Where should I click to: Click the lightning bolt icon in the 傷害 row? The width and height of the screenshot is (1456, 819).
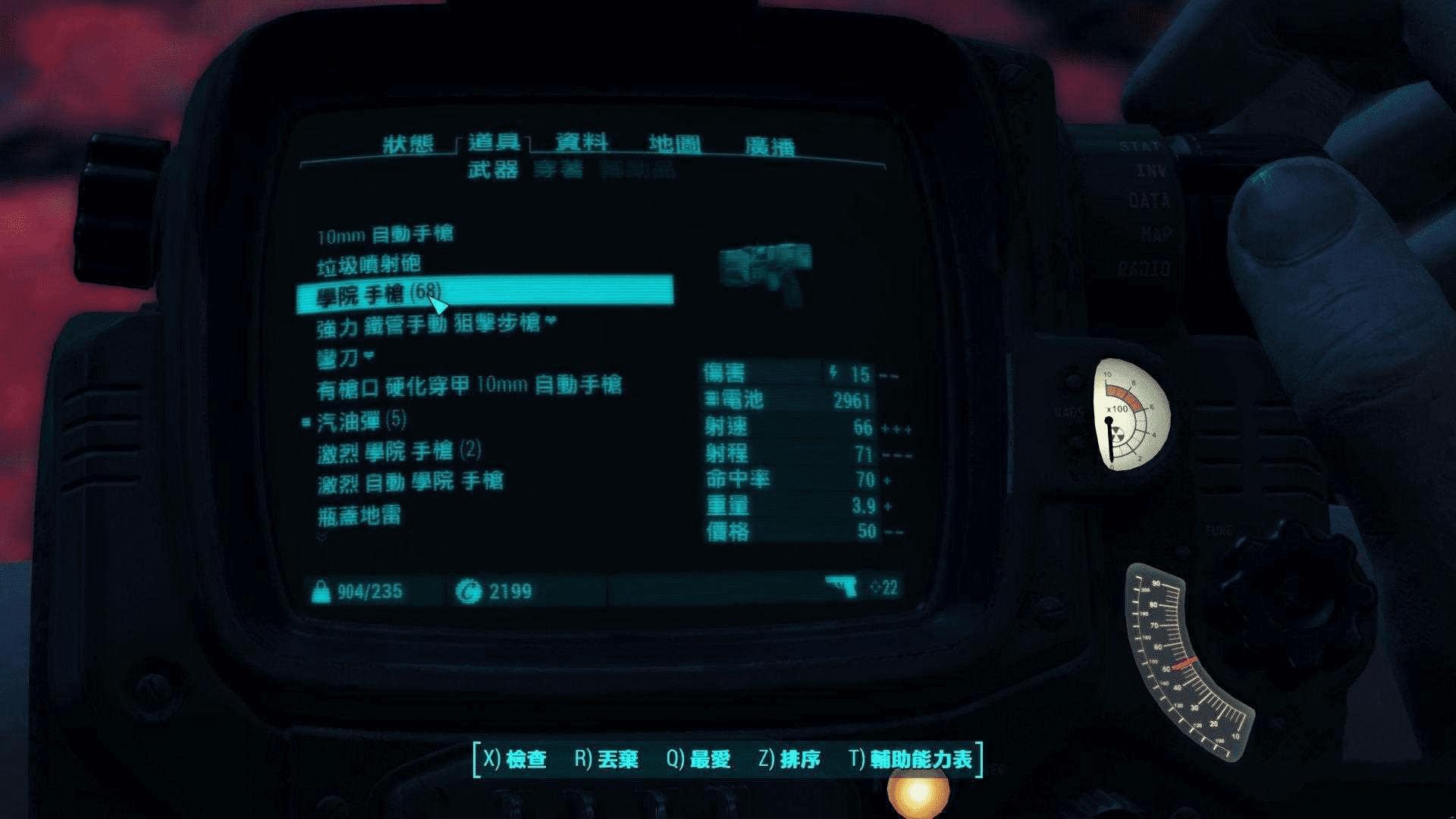tap(834, 373)
